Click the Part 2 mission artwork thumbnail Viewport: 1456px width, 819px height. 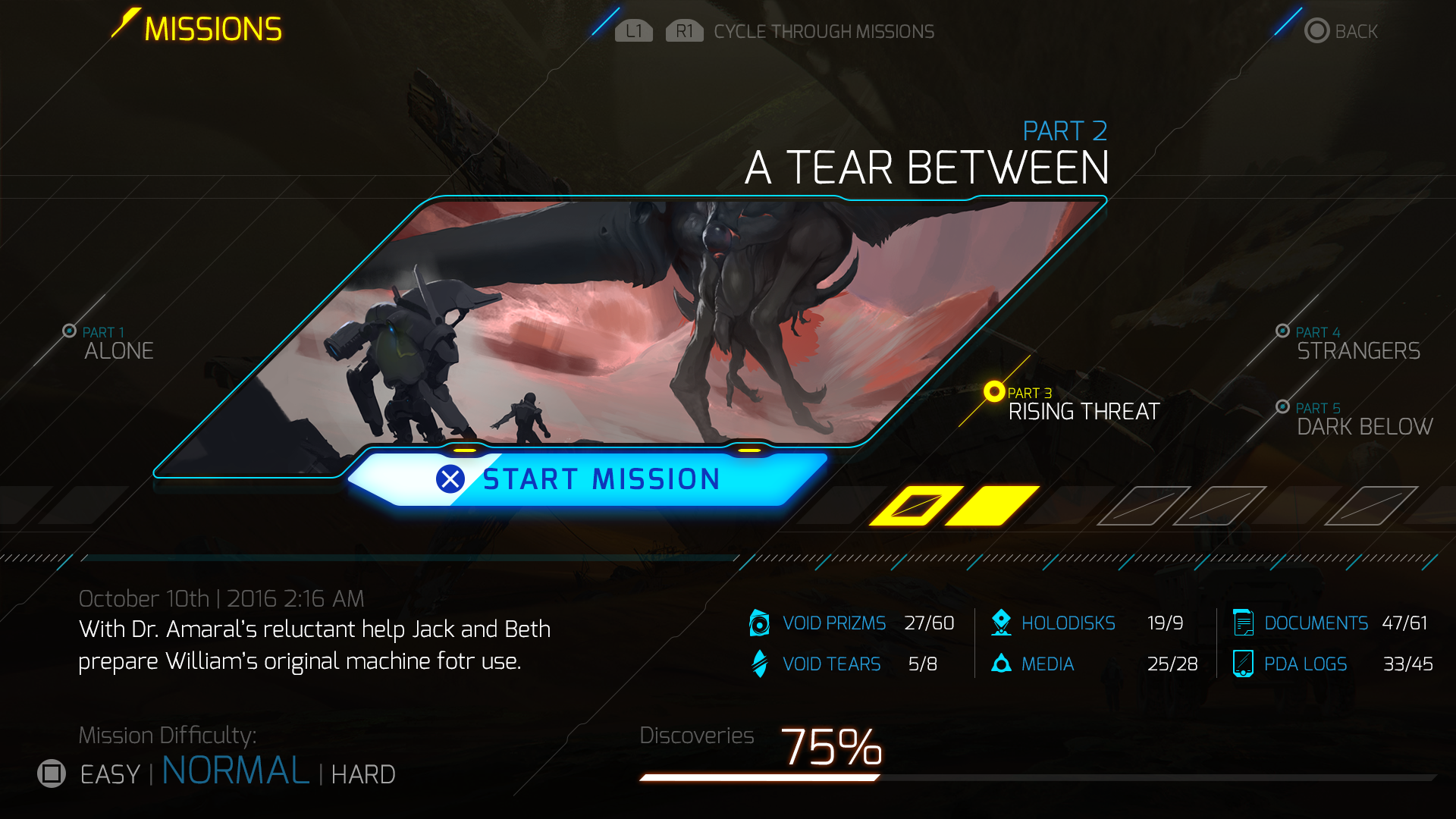tap(629, 322)
